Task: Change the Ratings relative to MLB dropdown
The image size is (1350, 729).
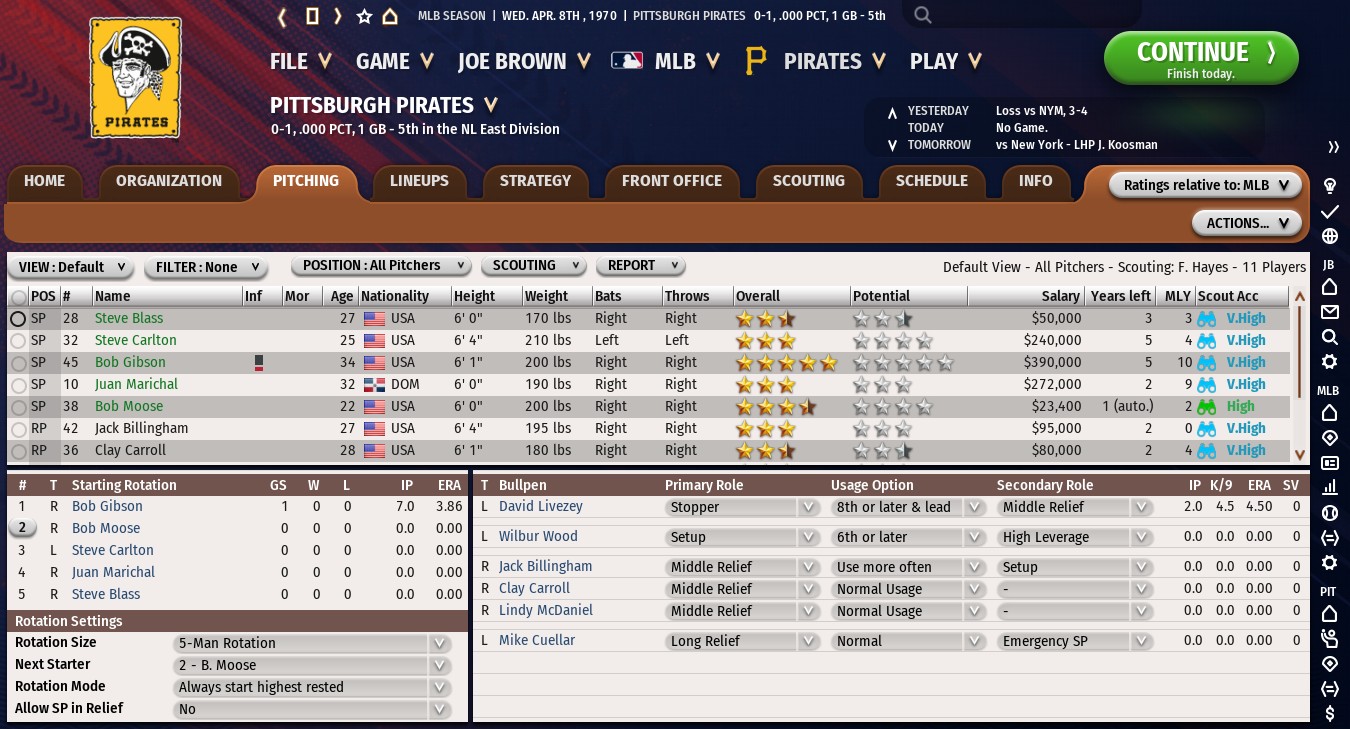Action: click(1205, 185)
